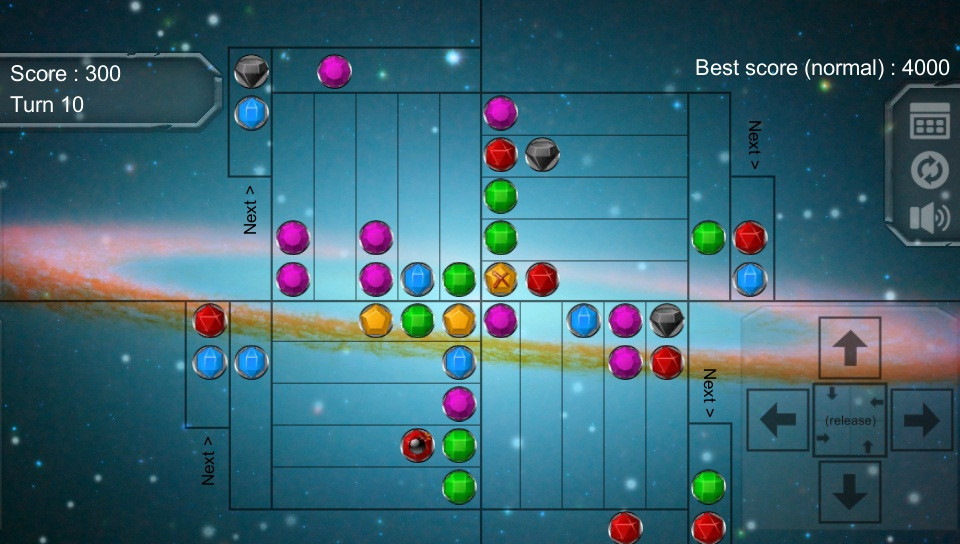
Task: Shift gems with the left arrow button
Action: point(778,420)
